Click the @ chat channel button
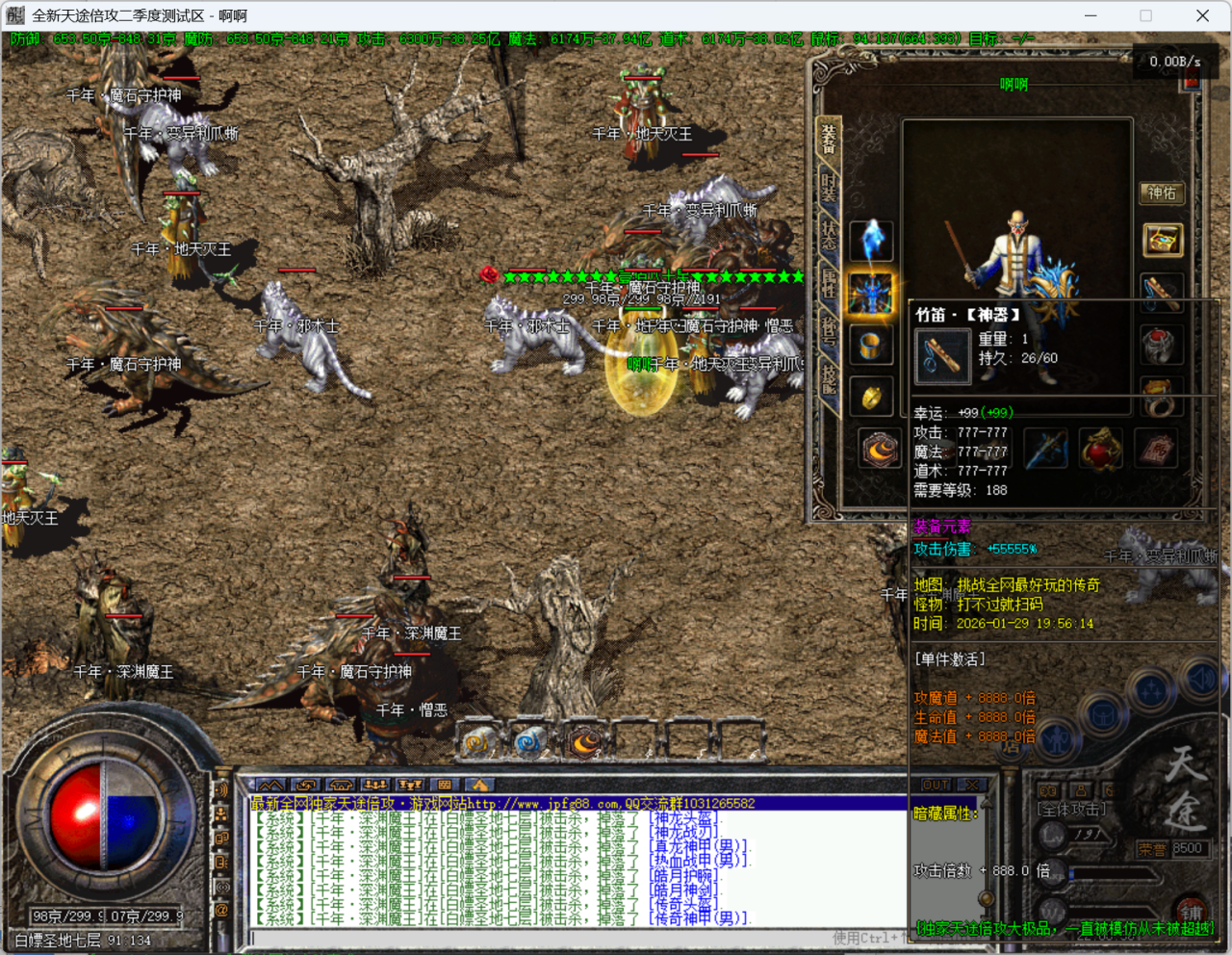The image size is (1232, 955). (x=221, y=910)
